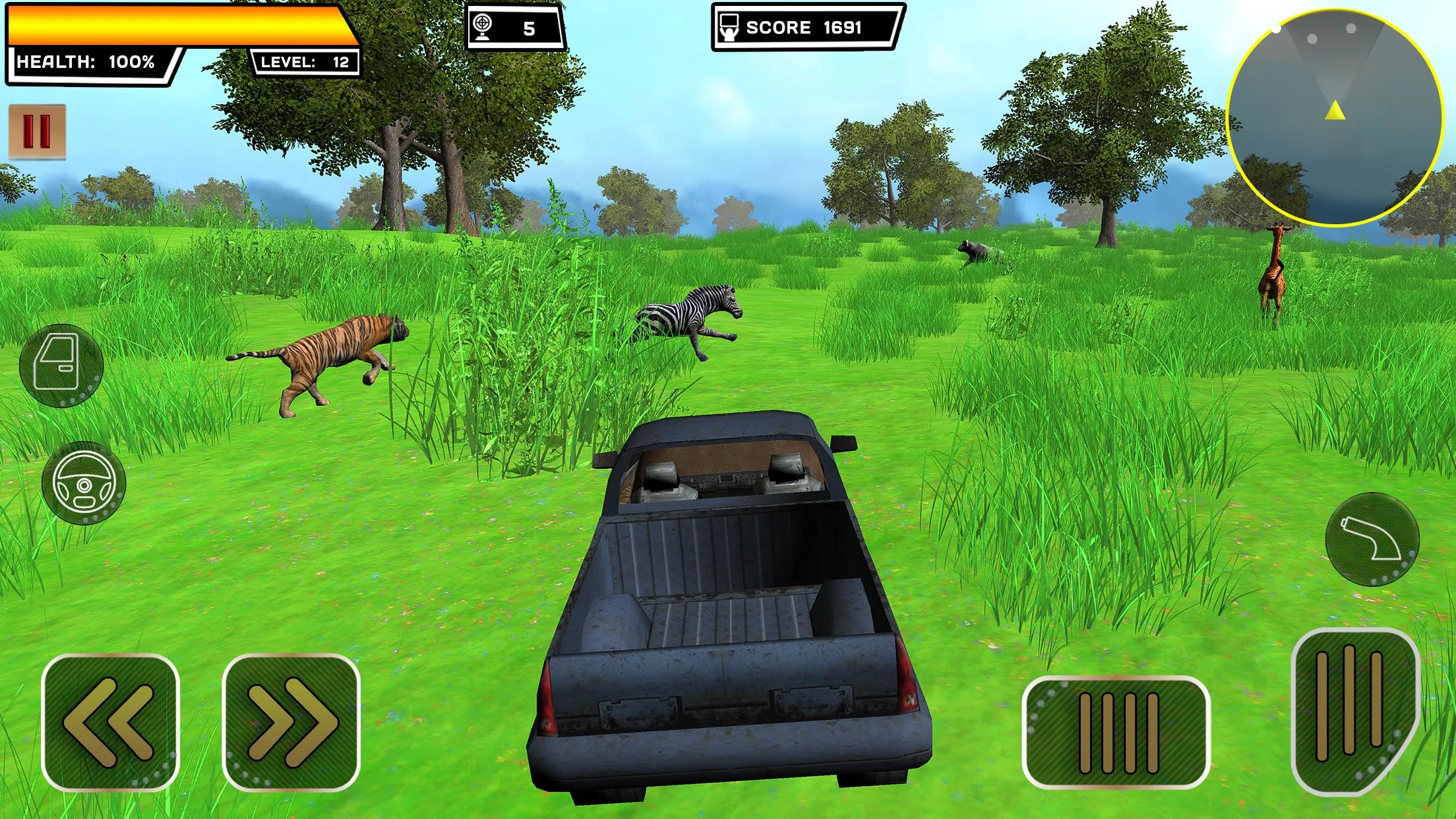Hit the wide brake pedal
1456x819 pixels.
click(x=1116, y=732)
